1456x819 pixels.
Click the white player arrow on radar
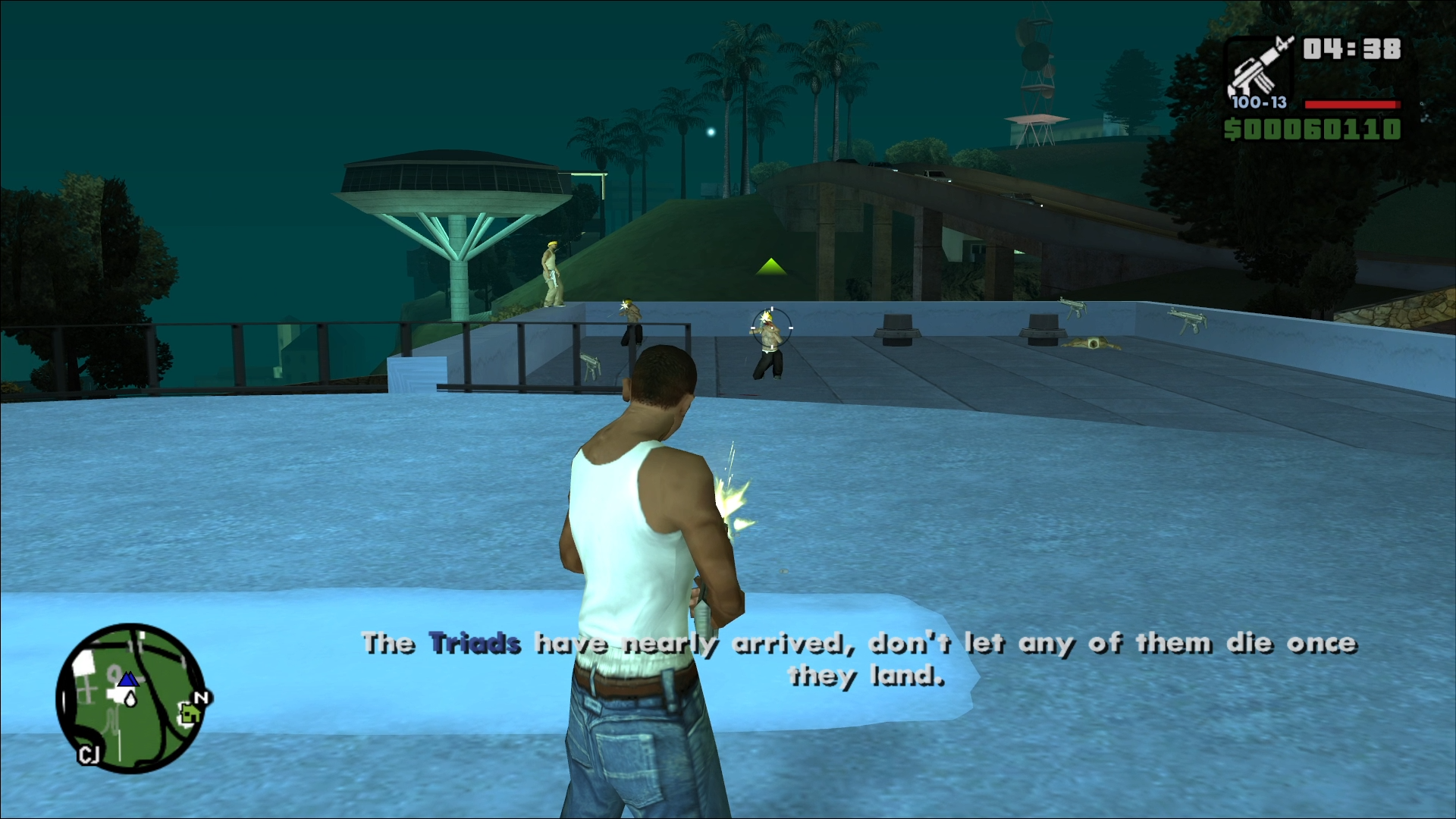(x=130, y=698)
